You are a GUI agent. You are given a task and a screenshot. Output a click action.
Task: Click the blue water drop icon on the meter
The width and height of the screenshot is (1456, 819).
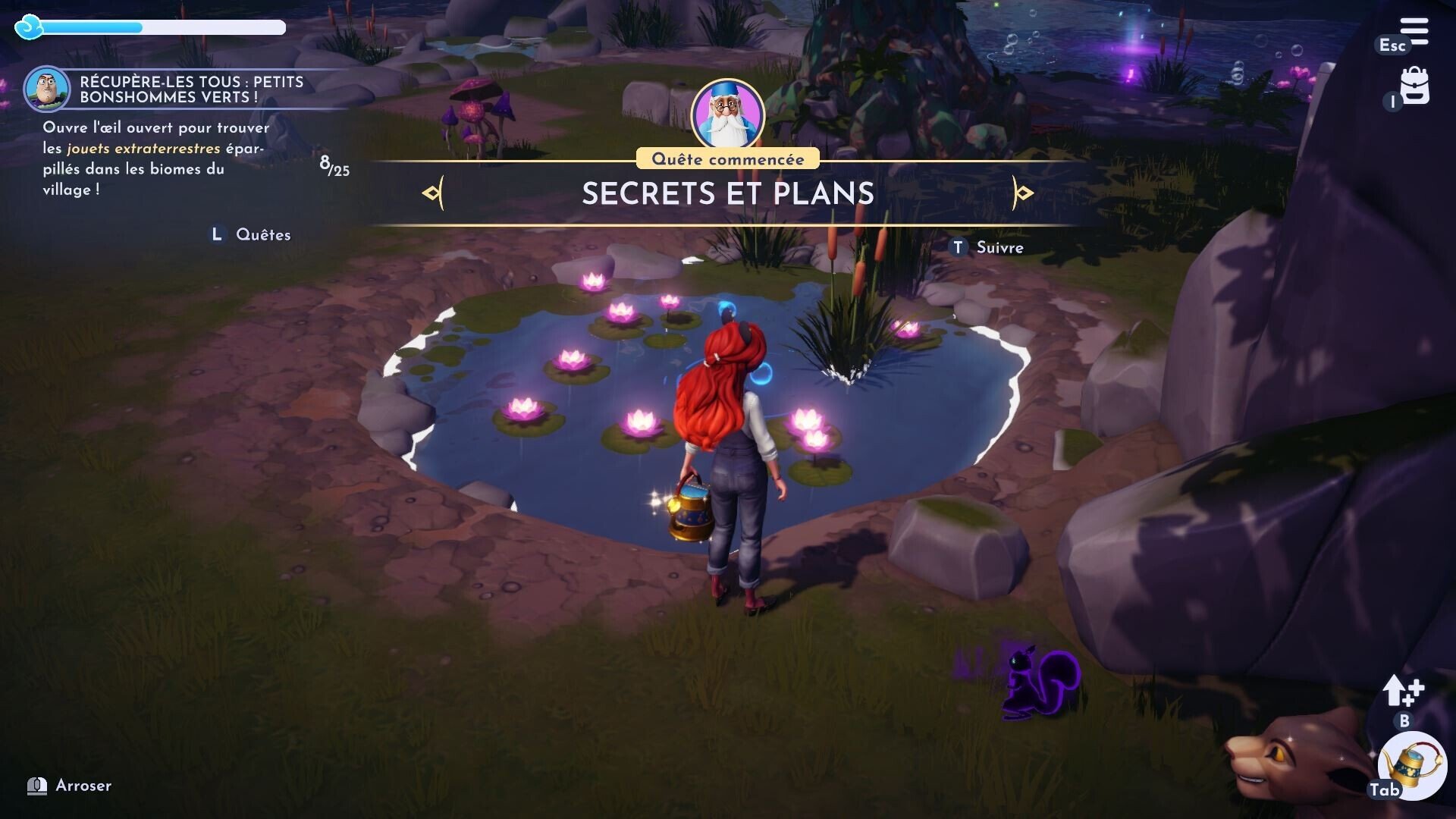tap(29, 27)
